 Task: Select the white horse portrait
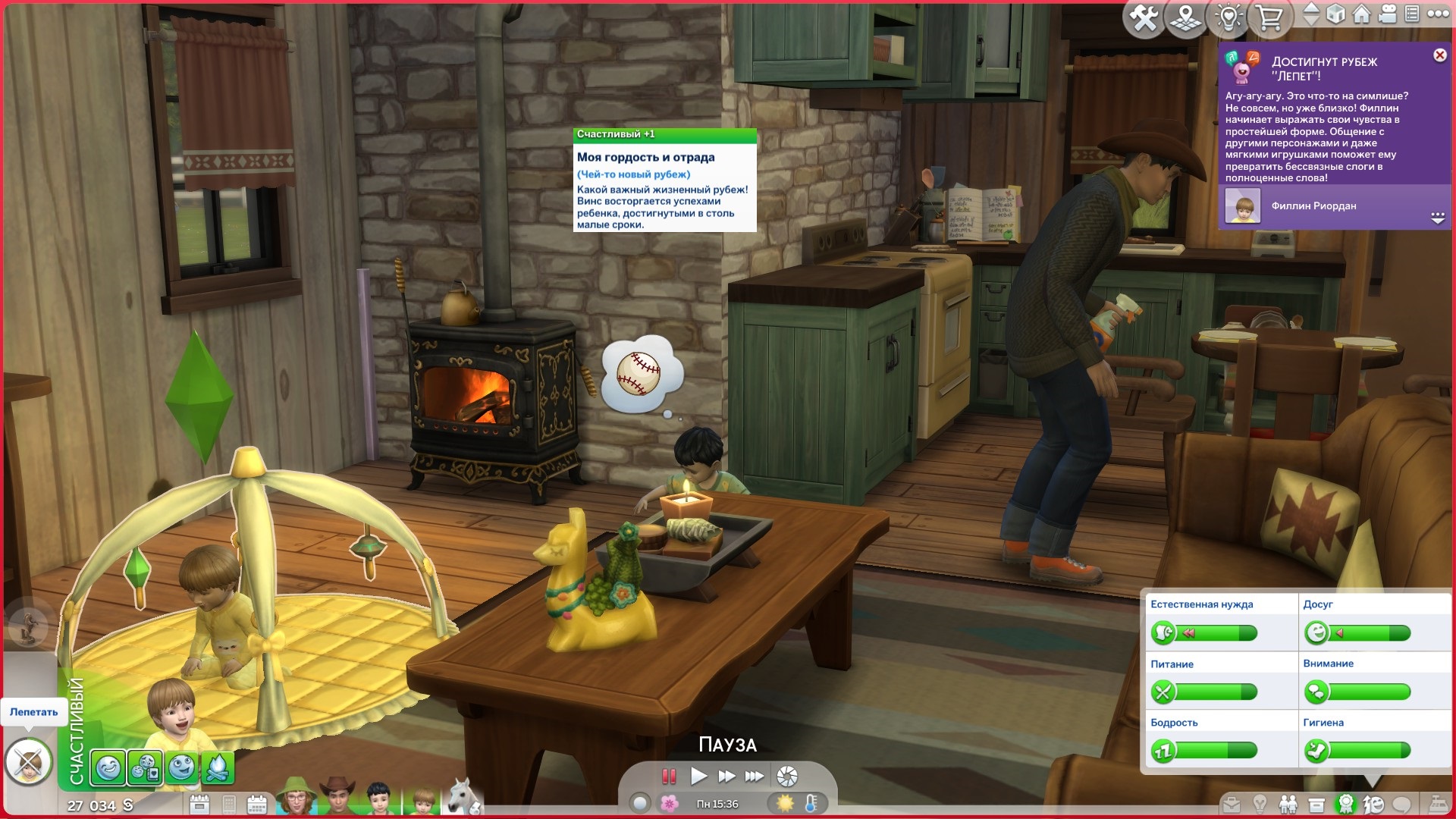462,798
